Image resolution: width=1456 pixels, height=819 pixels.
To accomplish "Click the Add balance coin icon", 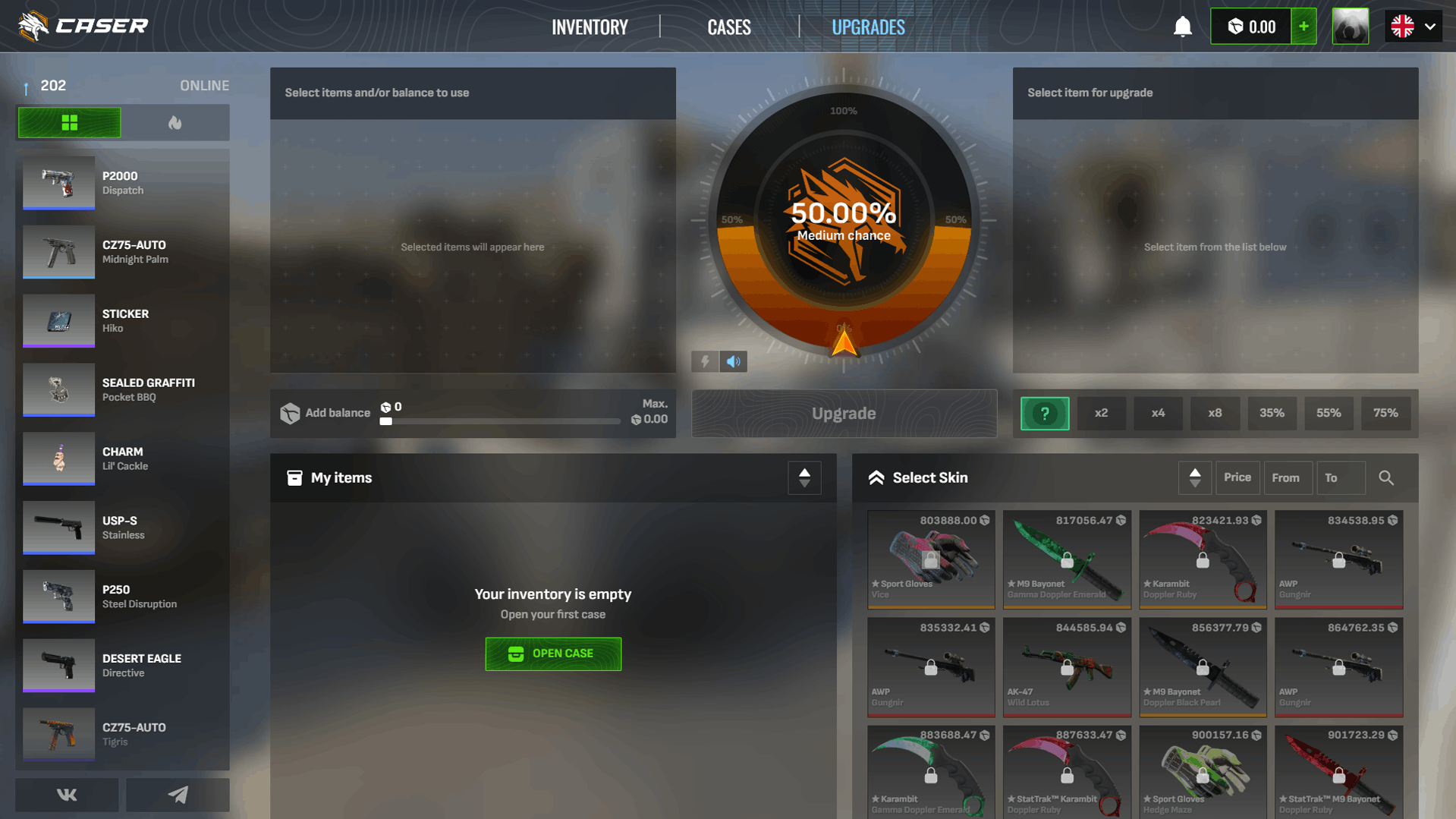I will [x=291, y=413].
